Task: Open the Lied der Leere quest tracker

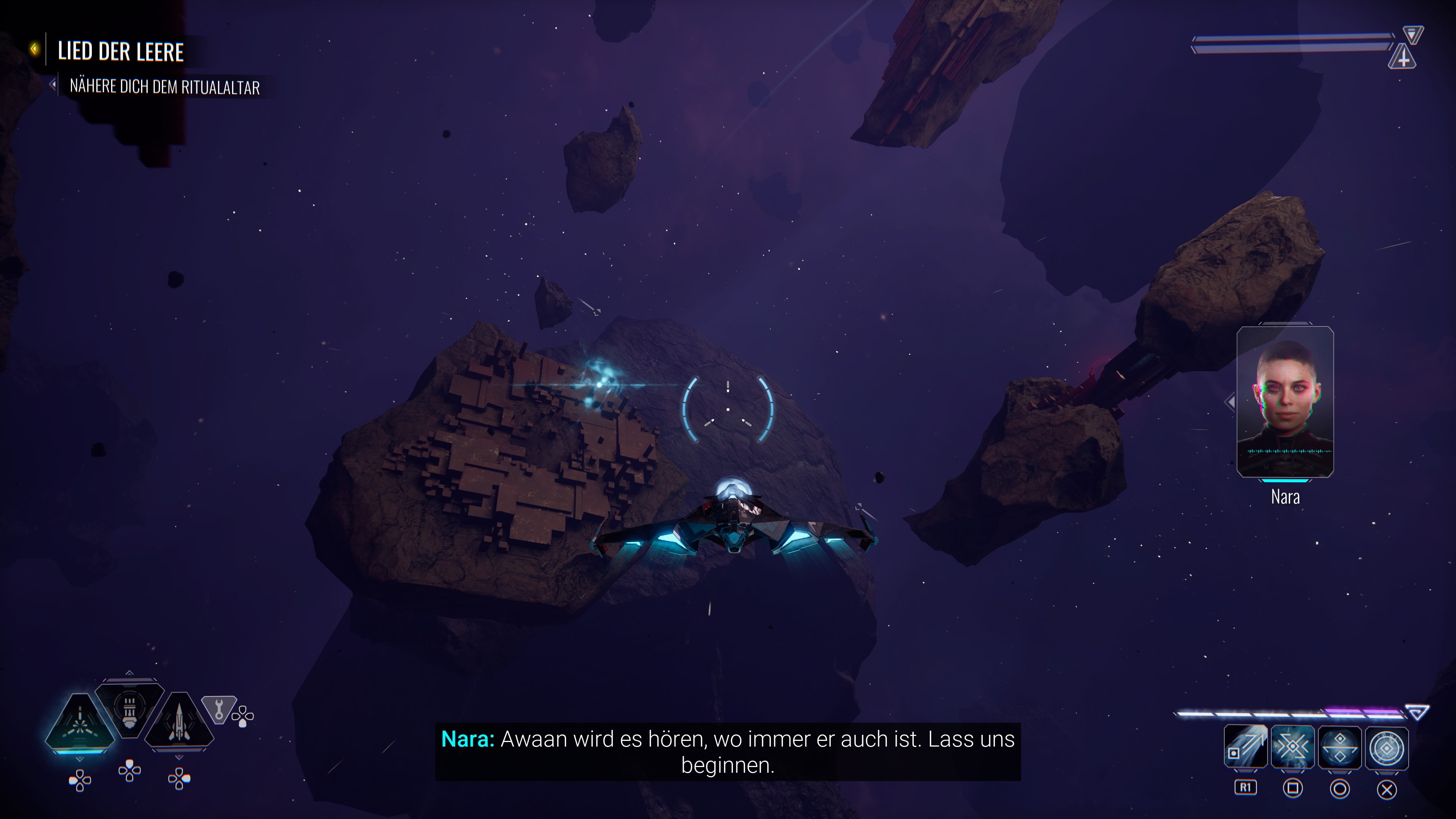Action: [121, 52]
